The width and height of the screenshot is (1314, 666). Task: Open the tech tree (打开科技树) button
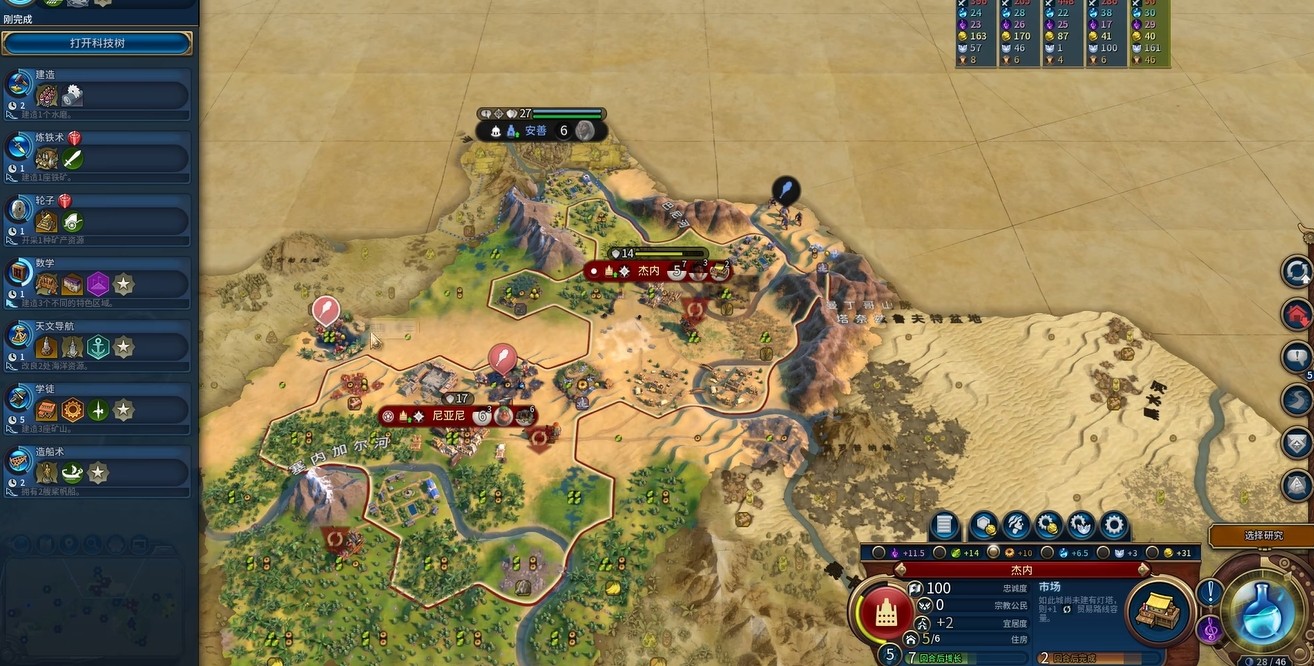coord(97,43)
